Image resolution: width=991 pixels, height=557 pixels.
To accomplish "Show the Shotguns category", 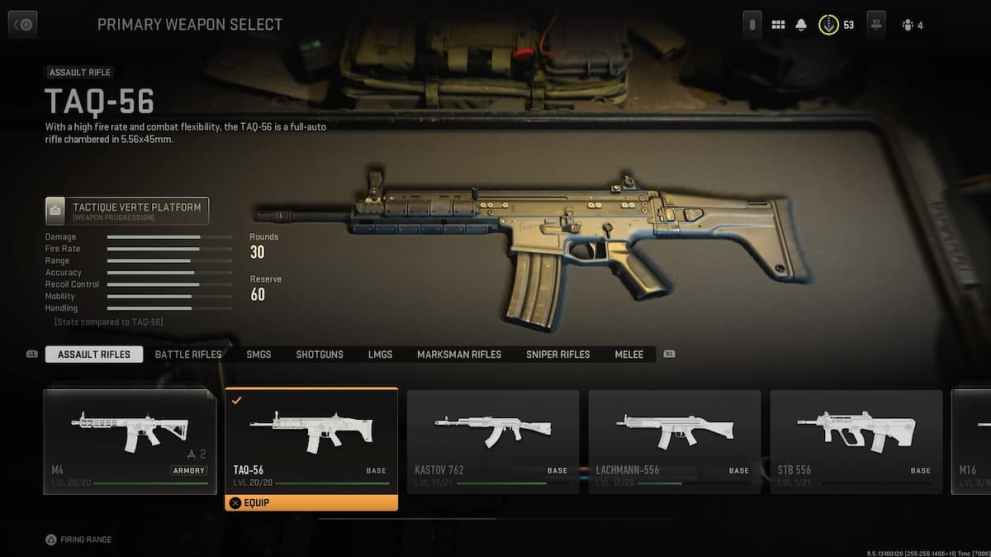I will click(319, 354).
